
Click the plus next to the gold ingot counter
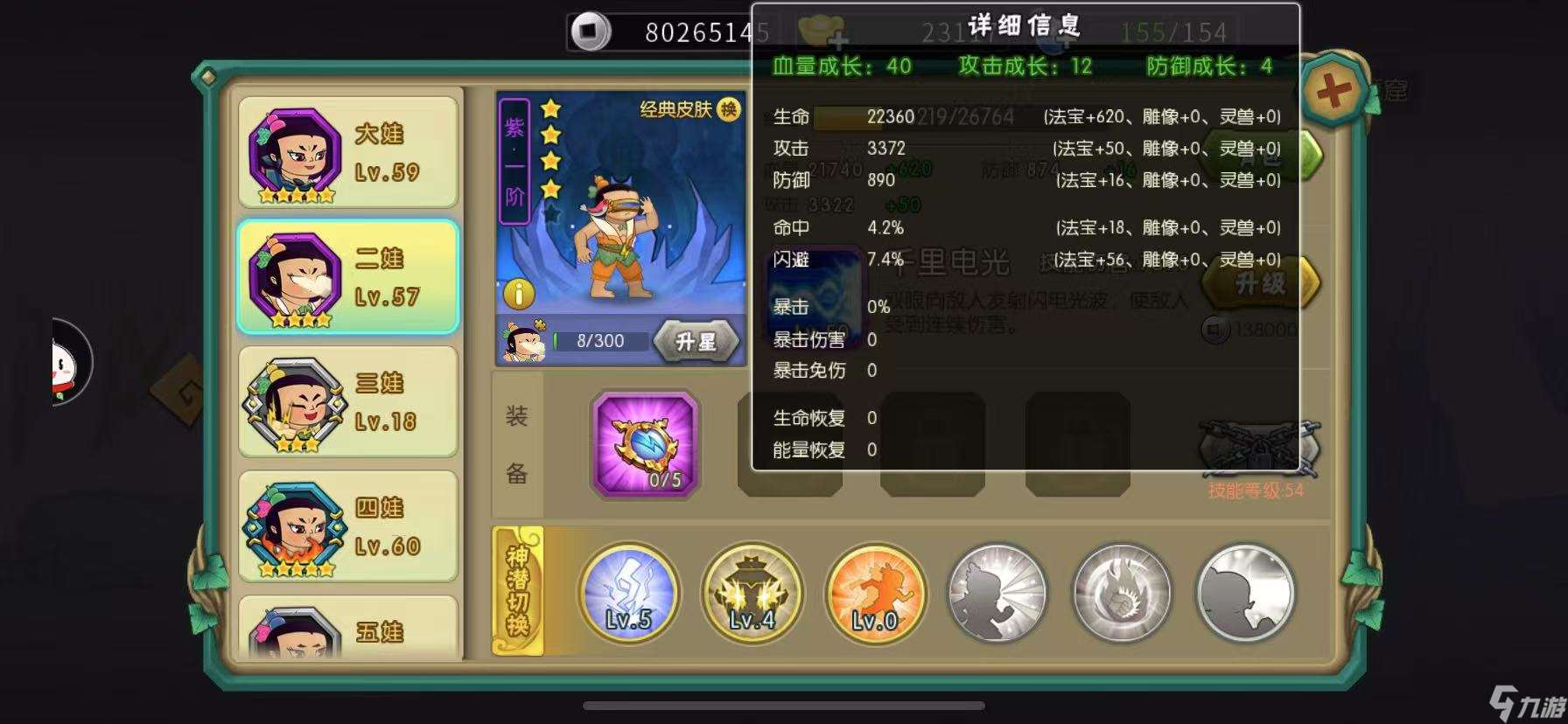(842, 38)
